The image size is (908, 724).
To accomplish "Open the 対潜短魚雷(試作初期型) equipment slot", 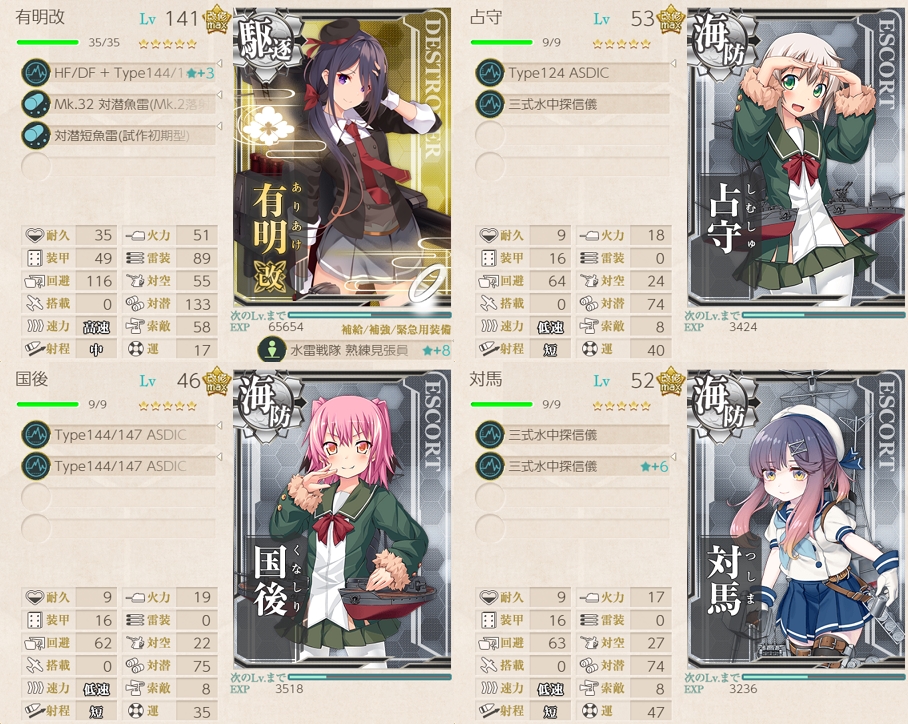I will 120,135.
